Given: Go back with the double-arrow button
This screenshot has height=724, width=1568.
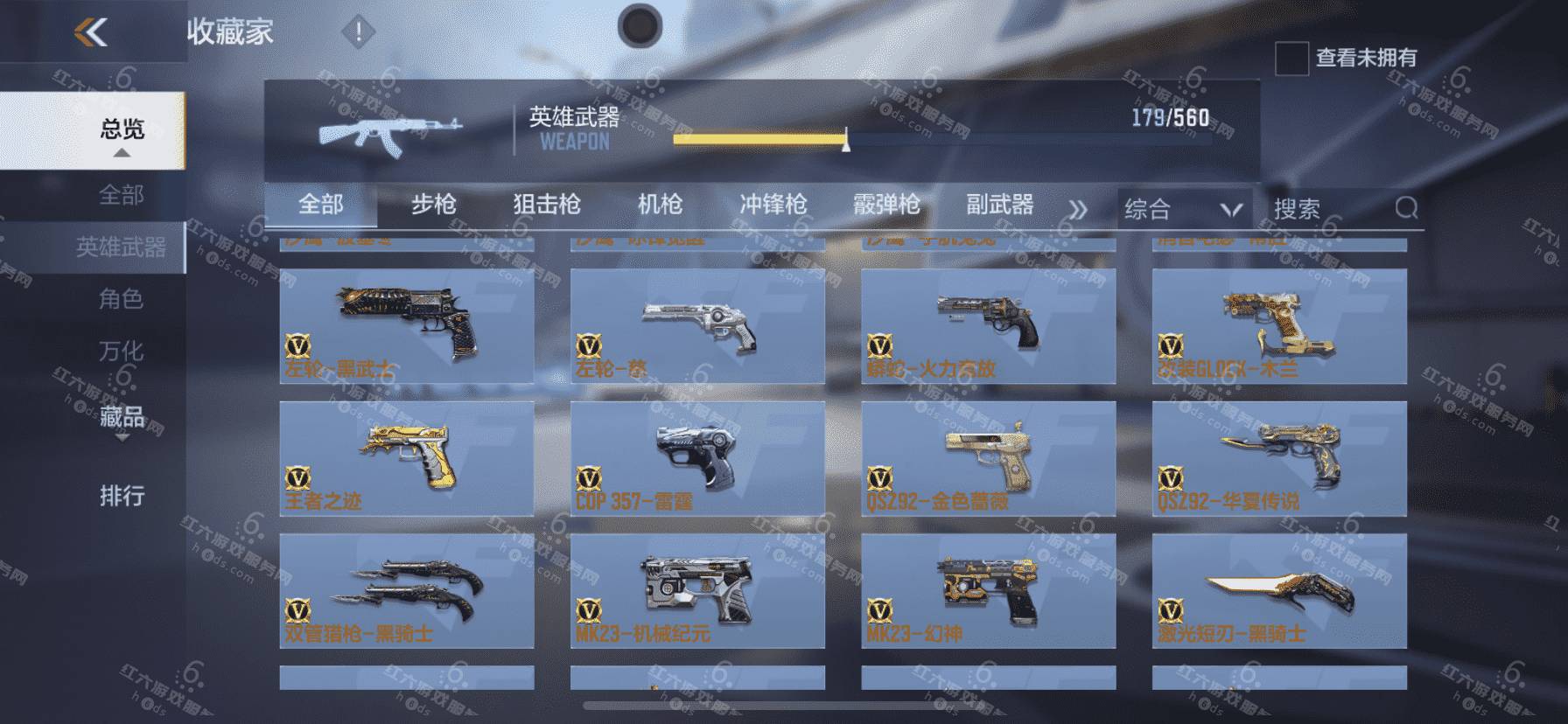Looking at the screenshot, I should click(x=91, y=33).
